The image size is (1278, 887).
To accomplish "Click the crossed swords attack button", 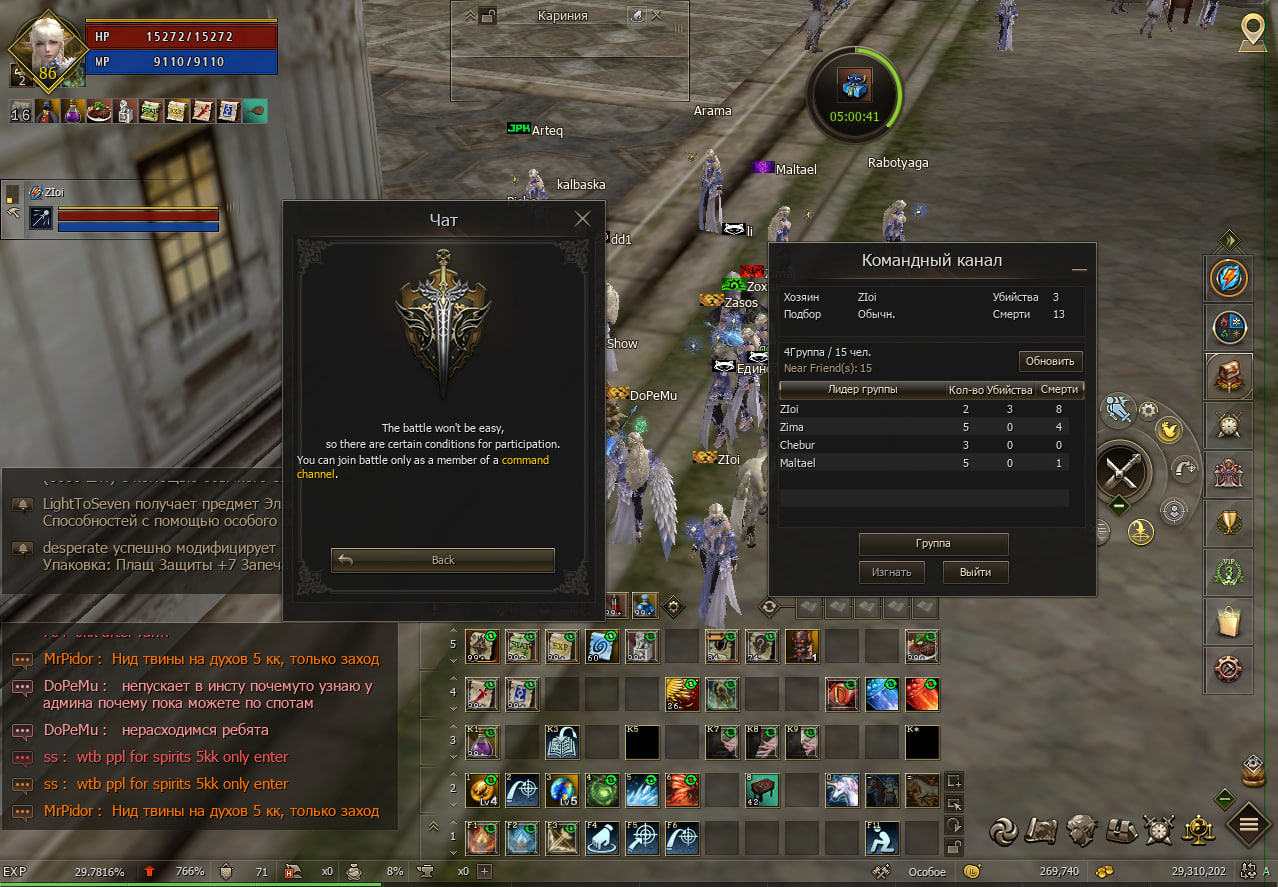I will [1119, 469].
